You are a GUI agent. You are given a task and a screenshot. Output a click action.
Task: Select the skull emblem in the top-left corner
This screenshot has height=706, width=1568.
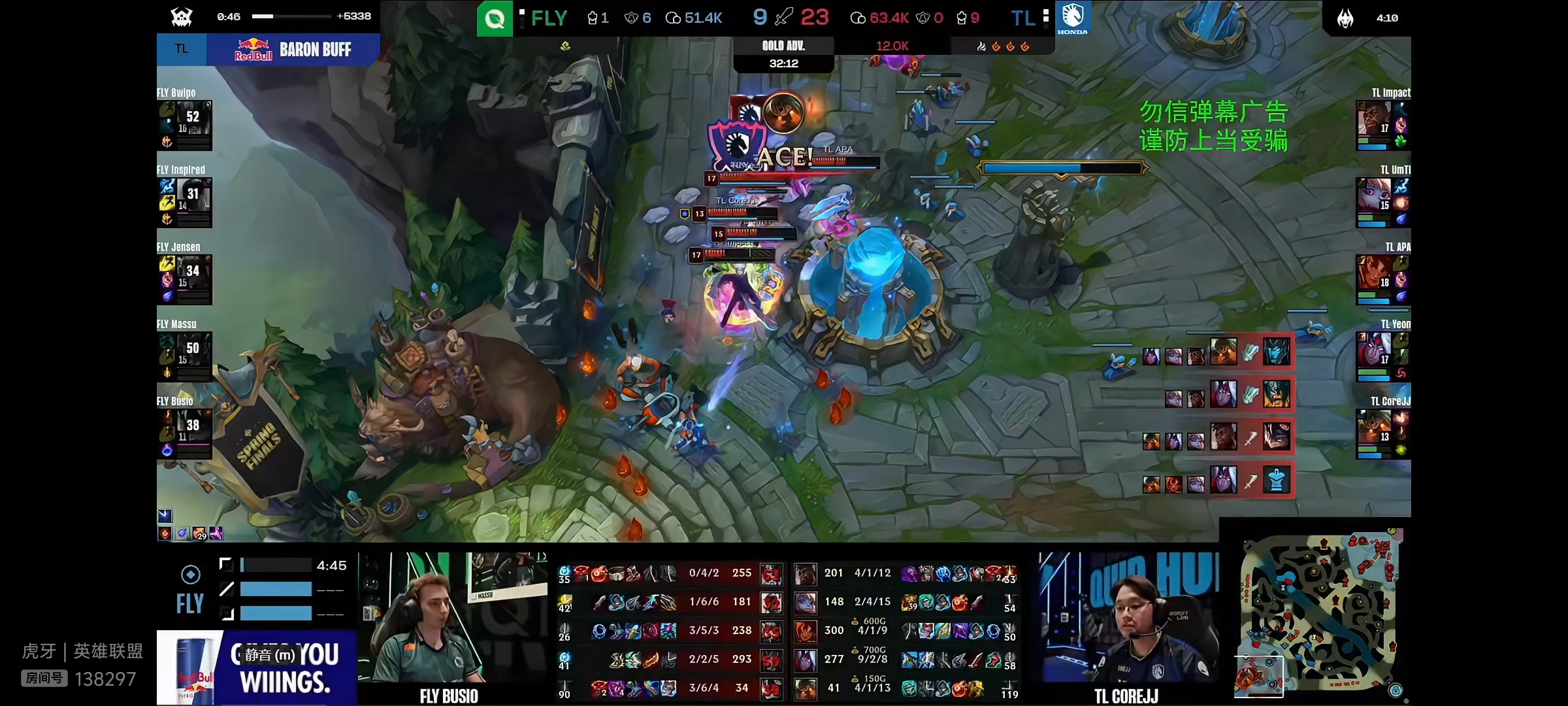click(182, 17)
